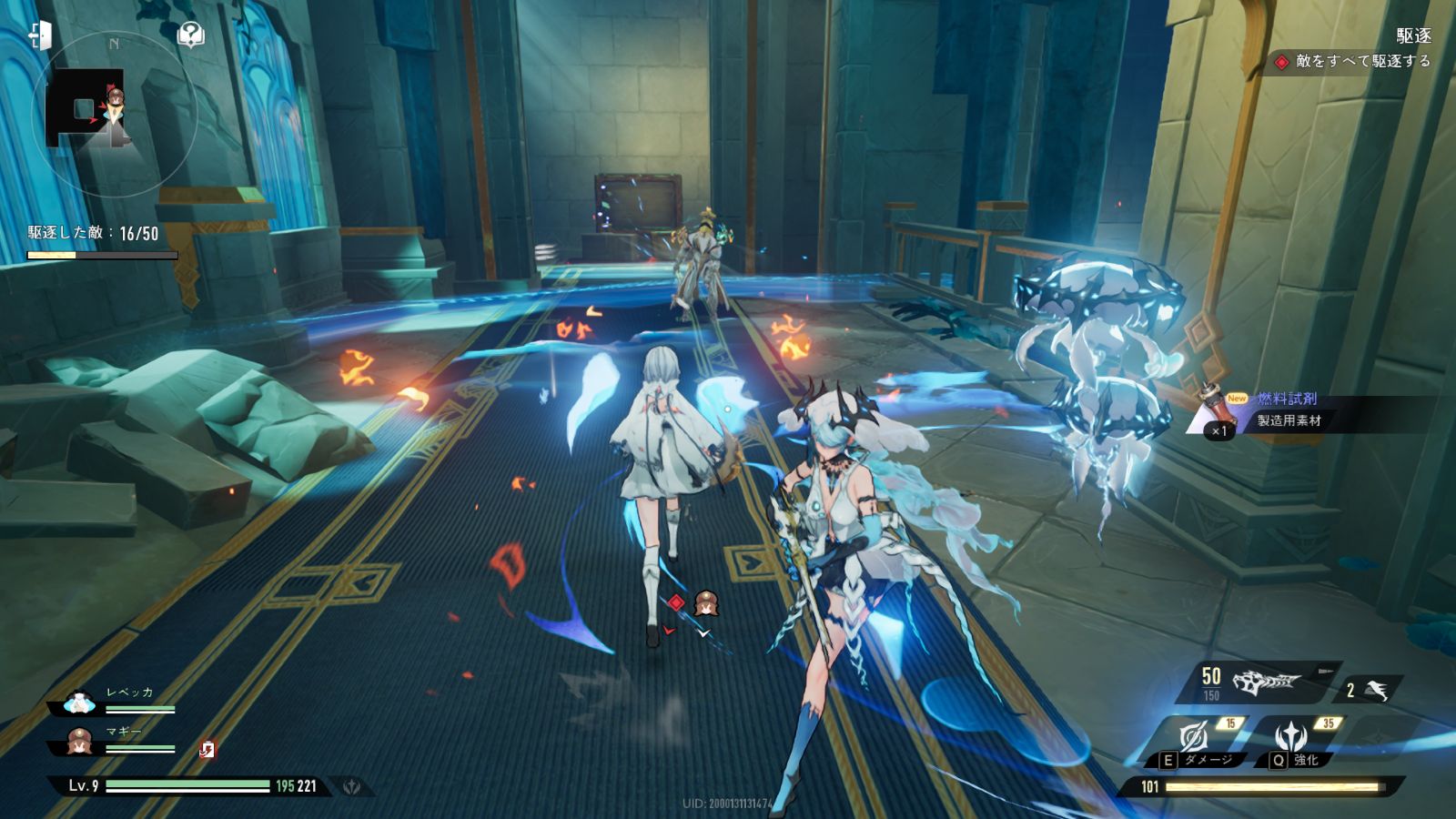Open the circular minimap

pyautogui.click(x=115, y=114)
